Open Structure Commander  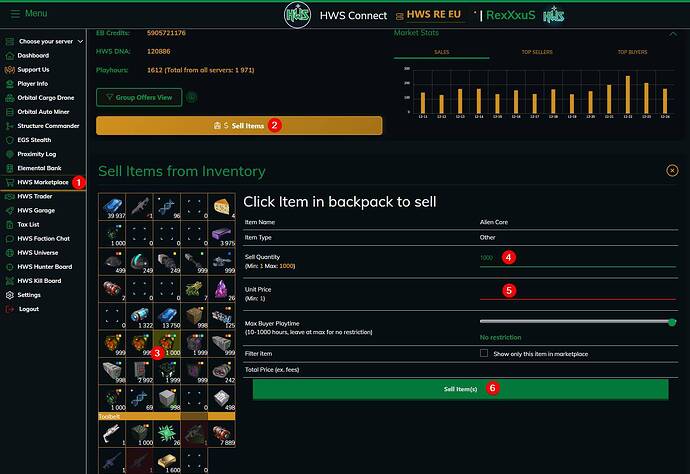49,126
